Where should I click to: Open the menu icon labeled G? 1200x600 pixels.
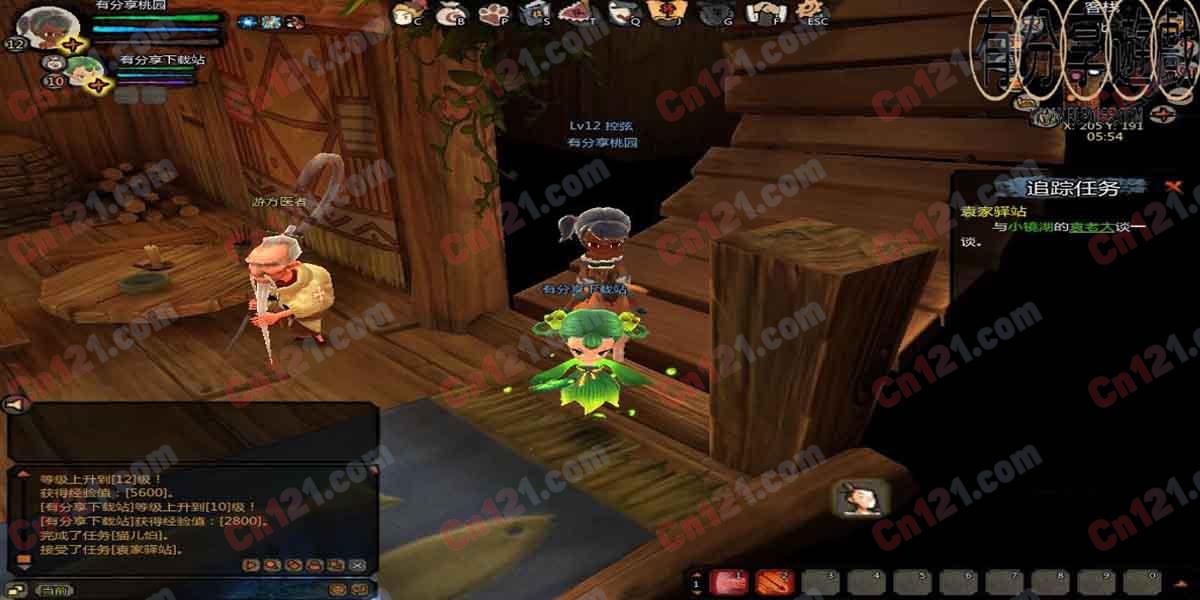pyautogui.click(x=715, y=13)
